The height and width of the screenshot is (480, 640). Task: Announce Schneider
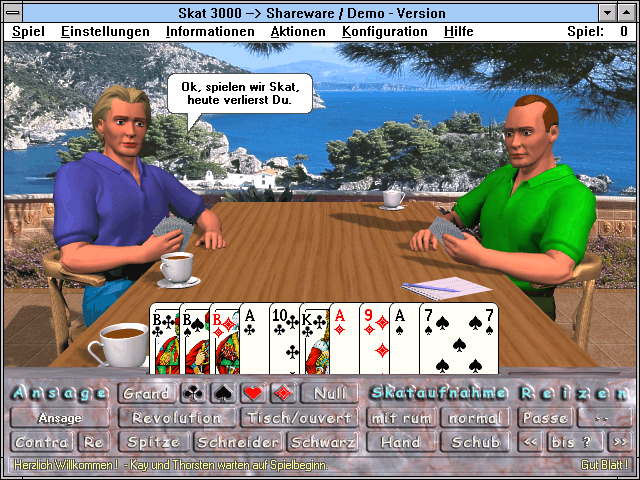(x=240, y=442)
